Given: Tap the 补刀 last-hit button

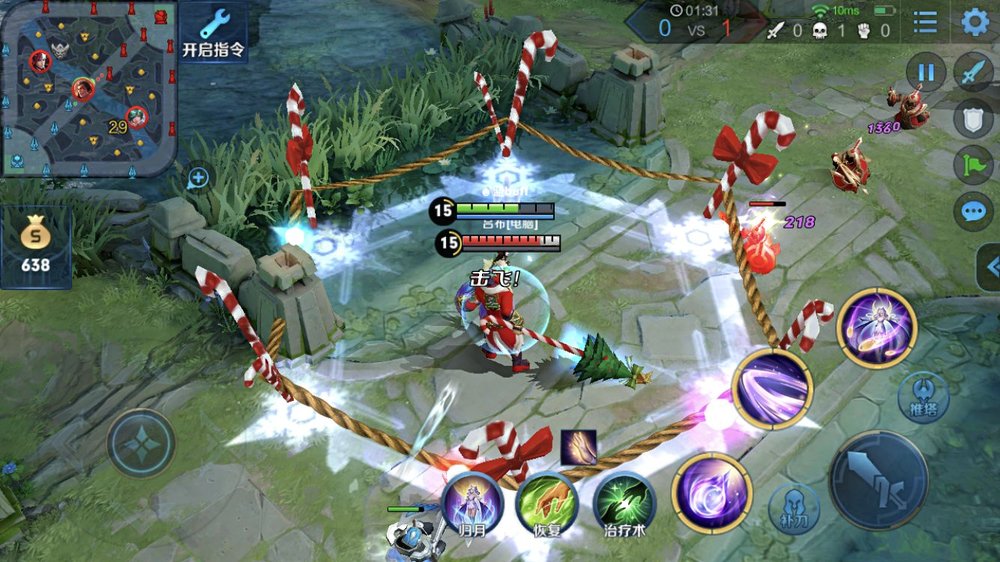Looking at the screenshot, I should (x=793, y=508).
